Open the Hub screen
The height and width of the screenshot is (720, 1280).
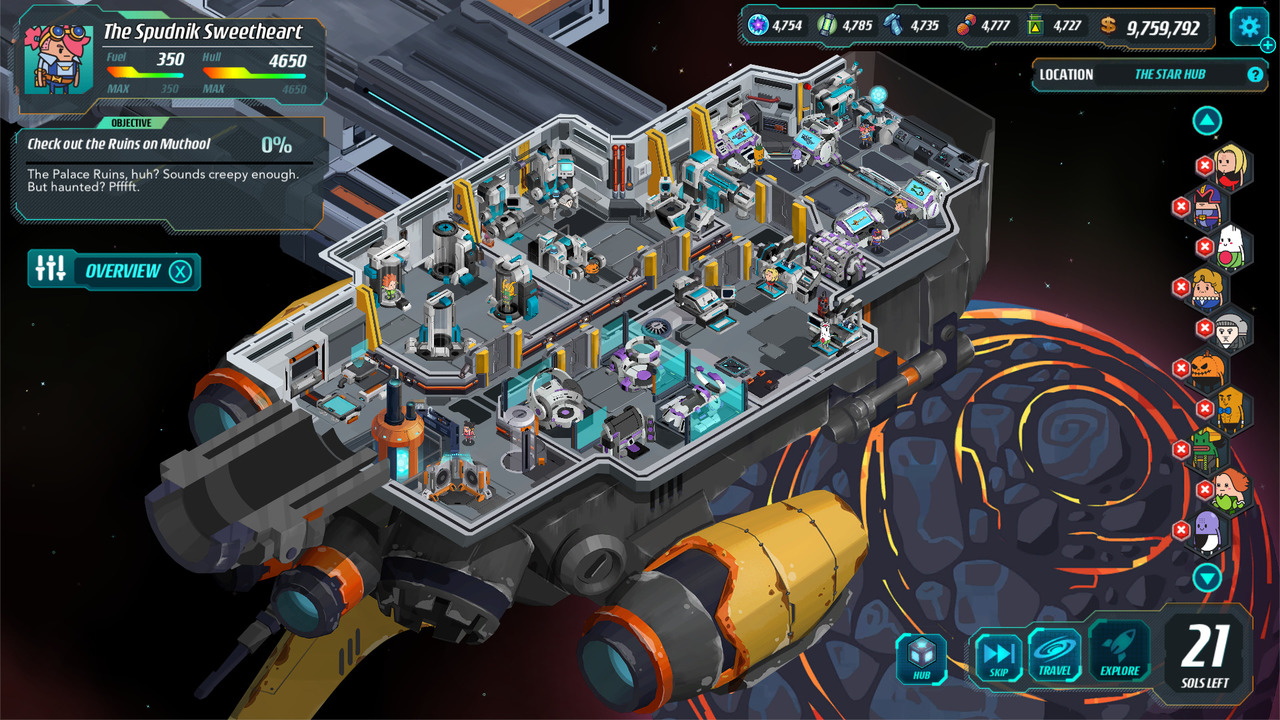(921, 660)
